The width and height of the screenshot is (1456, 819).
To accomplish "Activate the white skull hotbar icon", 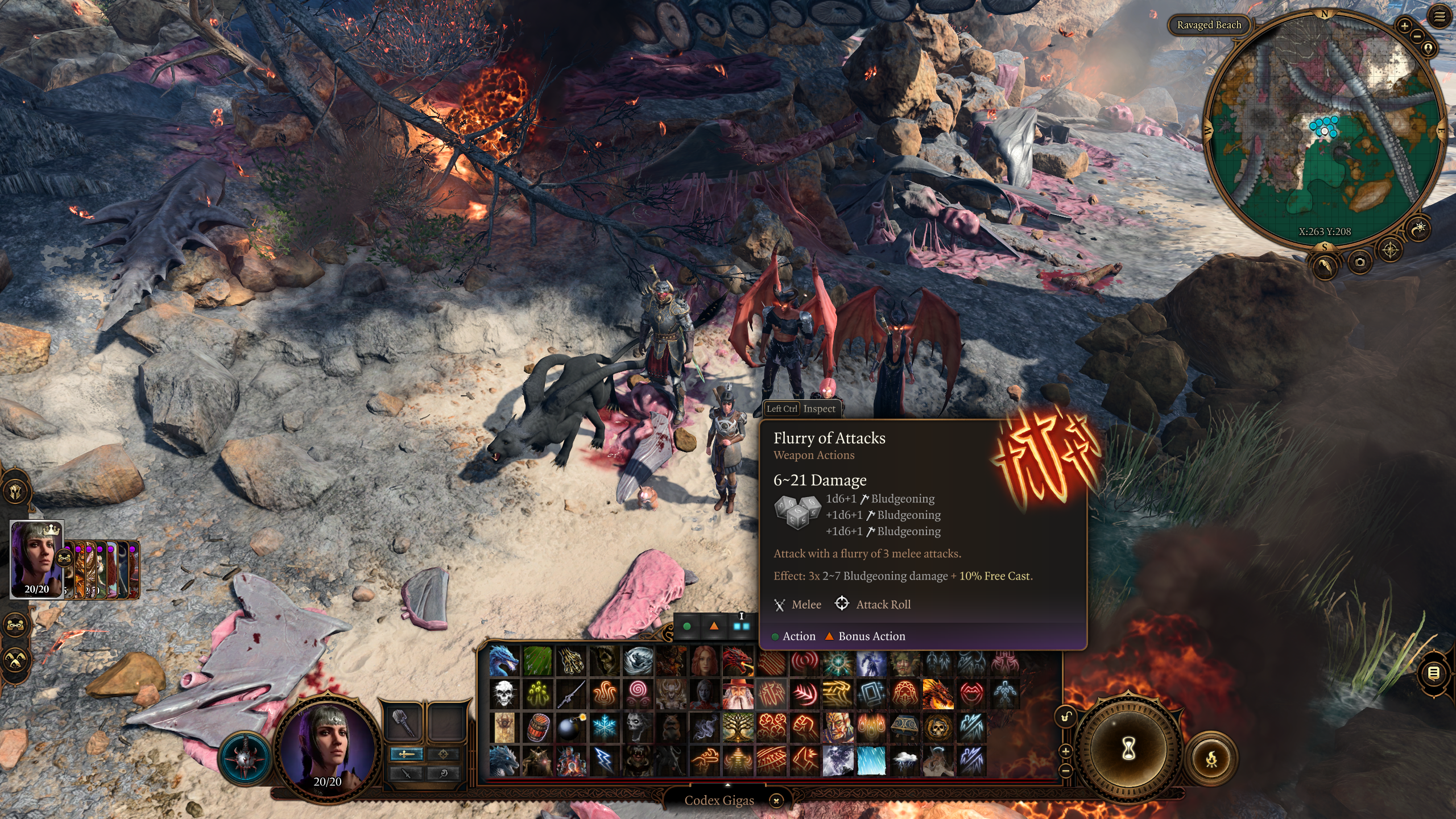I will [504, 694].
